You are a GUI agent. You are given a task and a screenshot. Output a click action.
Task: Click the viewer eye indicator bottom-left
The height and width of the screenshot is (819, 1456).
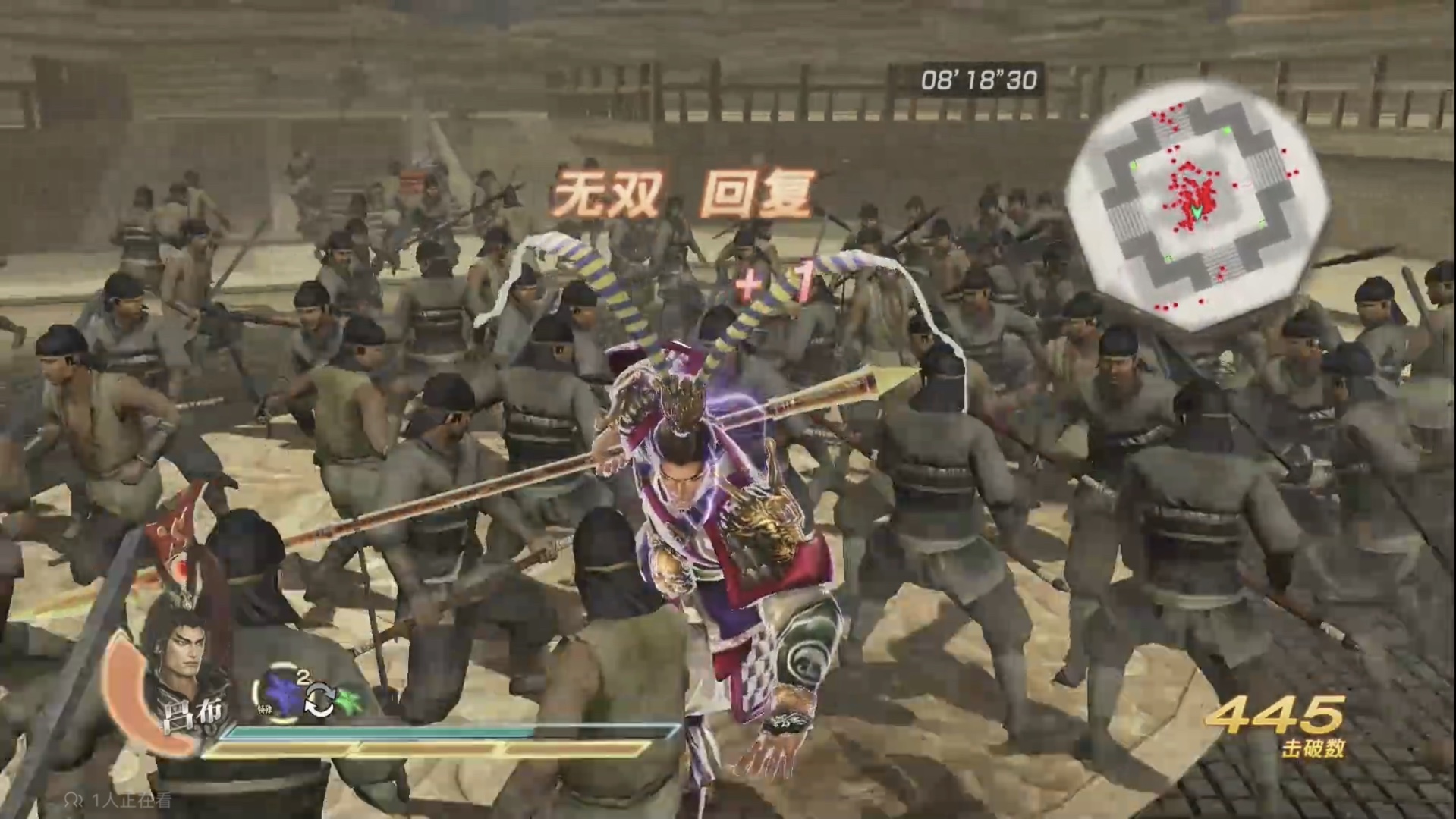76,799
